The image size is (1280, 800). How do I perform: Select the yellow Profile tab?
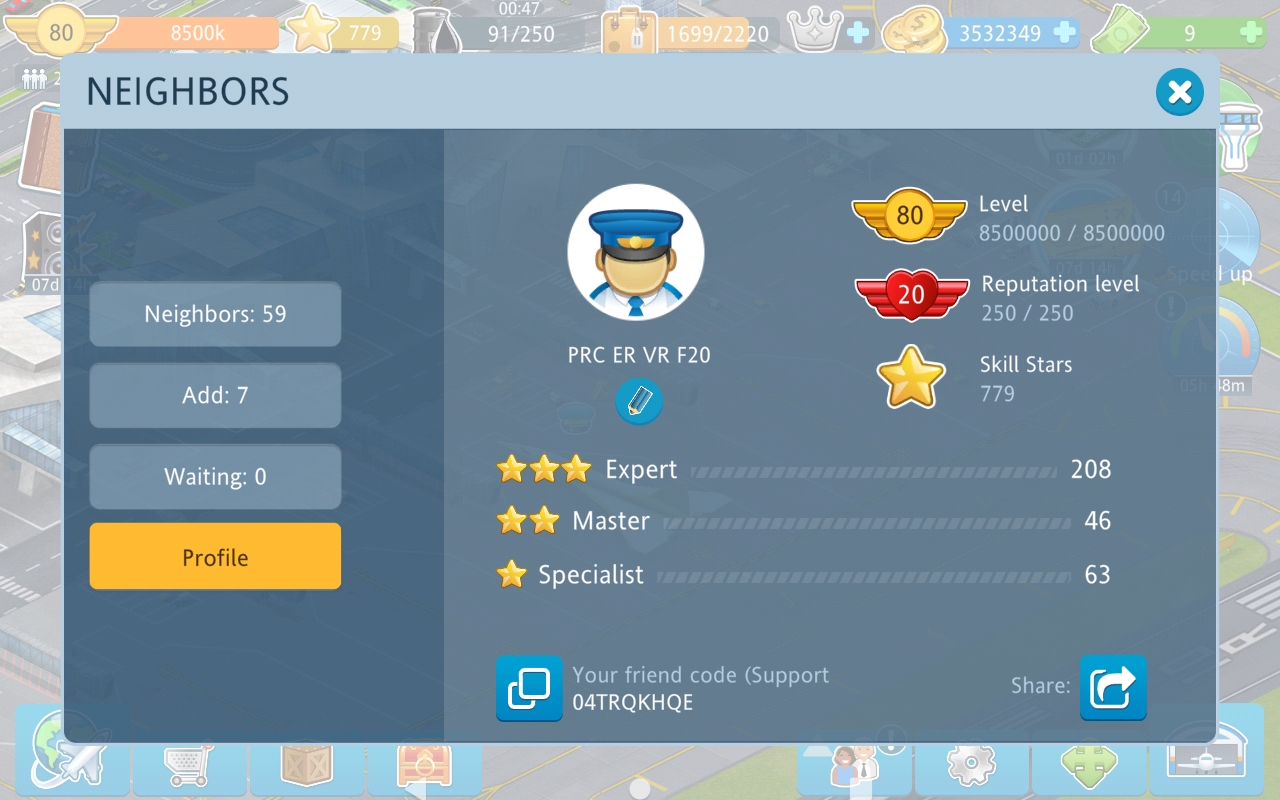point(215,557)
